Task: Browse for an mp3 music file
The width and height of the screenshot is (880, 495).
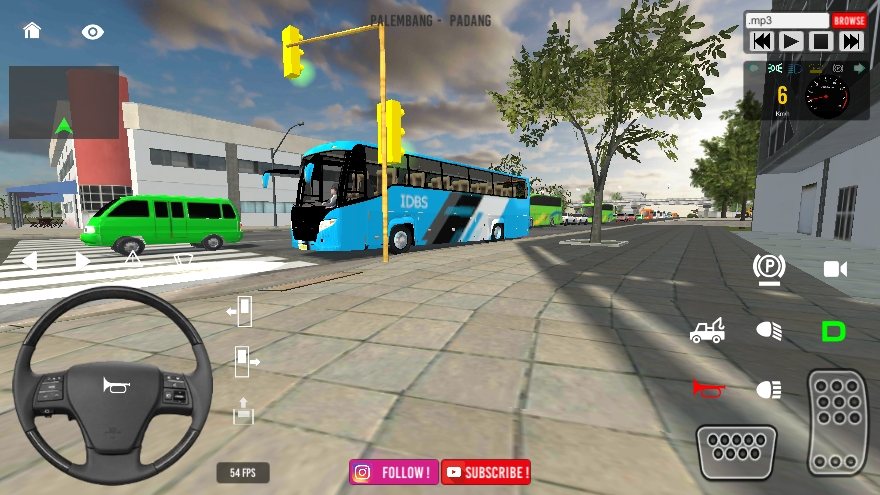Action: pos(849,20)
